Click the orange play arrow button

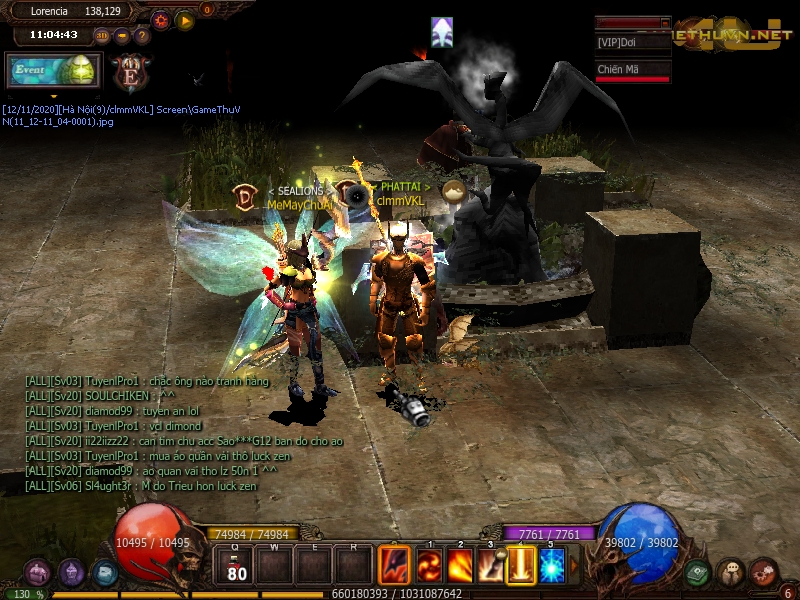click(185, 19)
